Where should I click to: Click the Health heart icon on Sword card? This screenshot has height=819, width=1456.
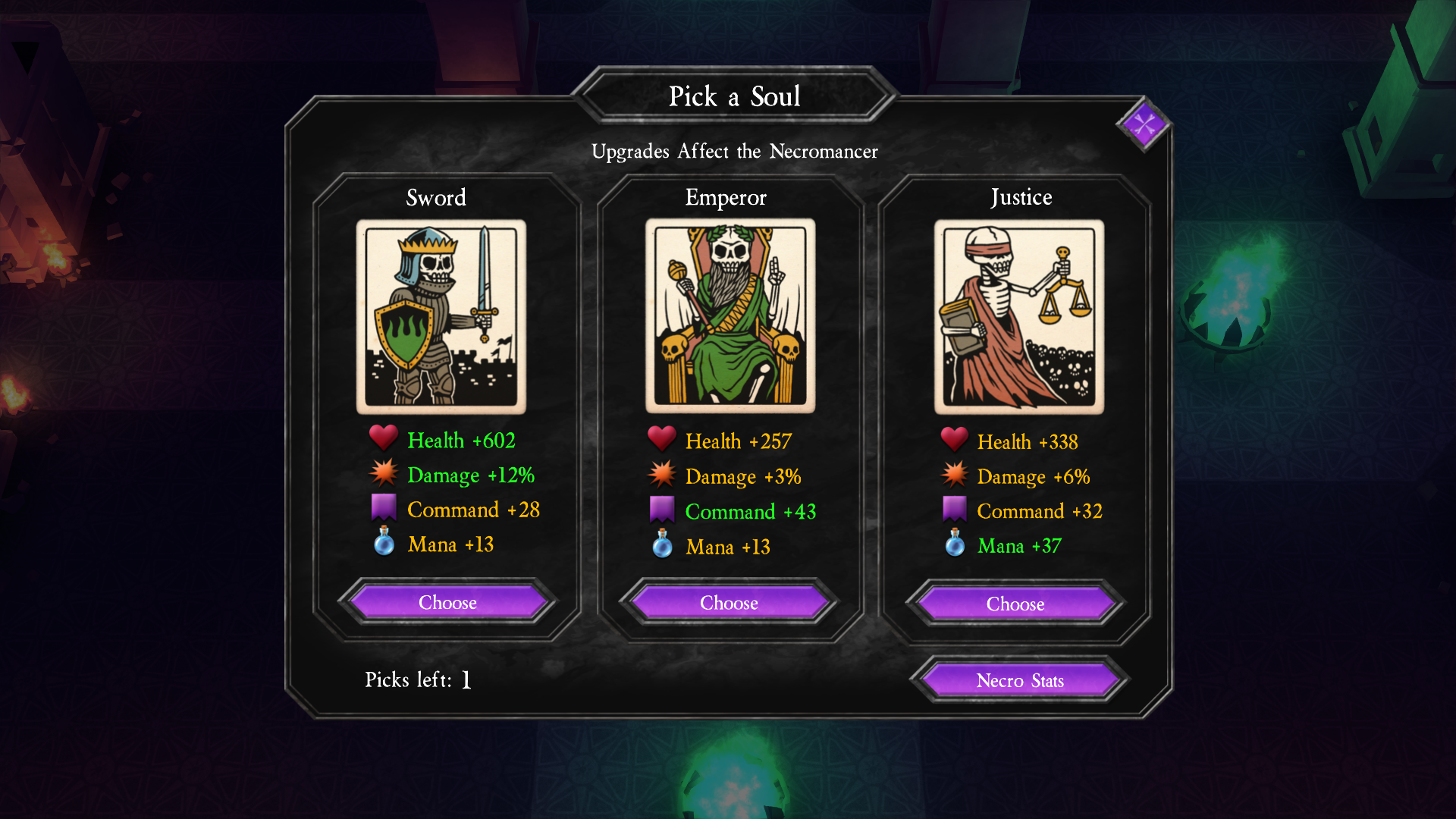pyautogui.click(x=383, y=438)
